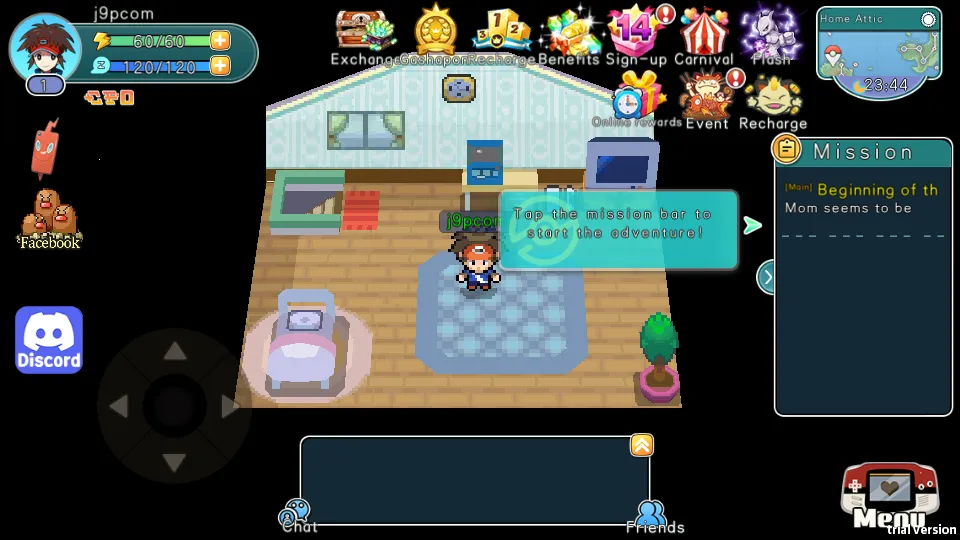Open the Chat button

(297, 516)
